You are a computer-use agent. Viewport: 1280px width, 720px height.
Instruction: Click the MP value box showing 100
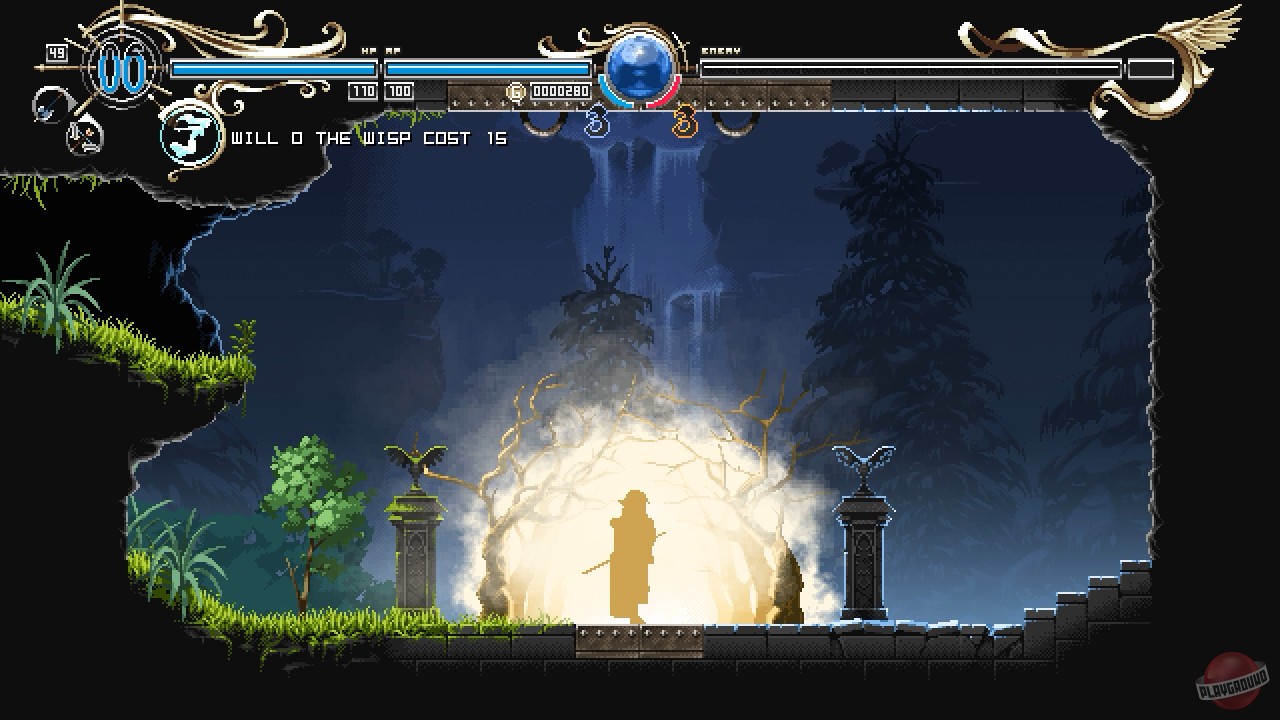pos(400,89)
